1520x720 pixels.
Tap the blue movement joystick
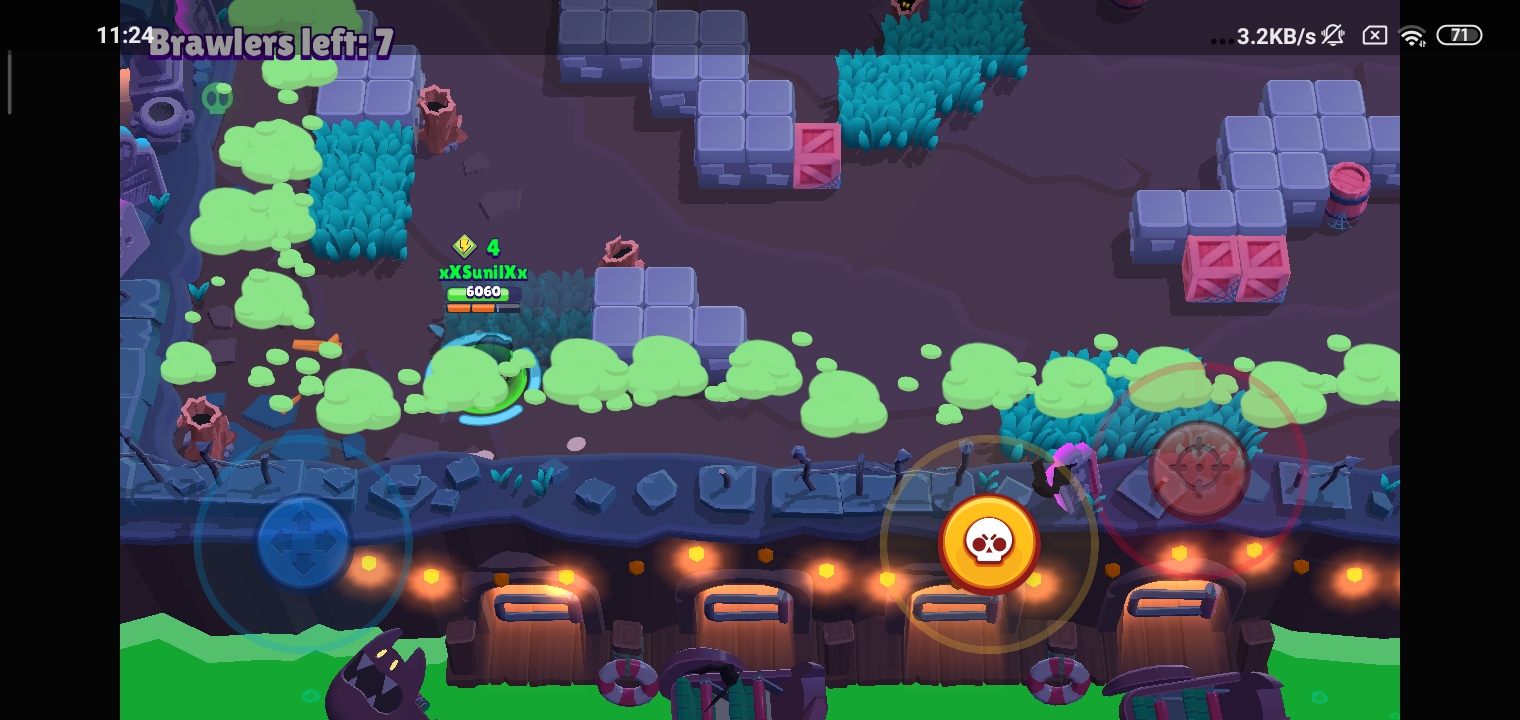pyautogui.click(x=303, y=543)
